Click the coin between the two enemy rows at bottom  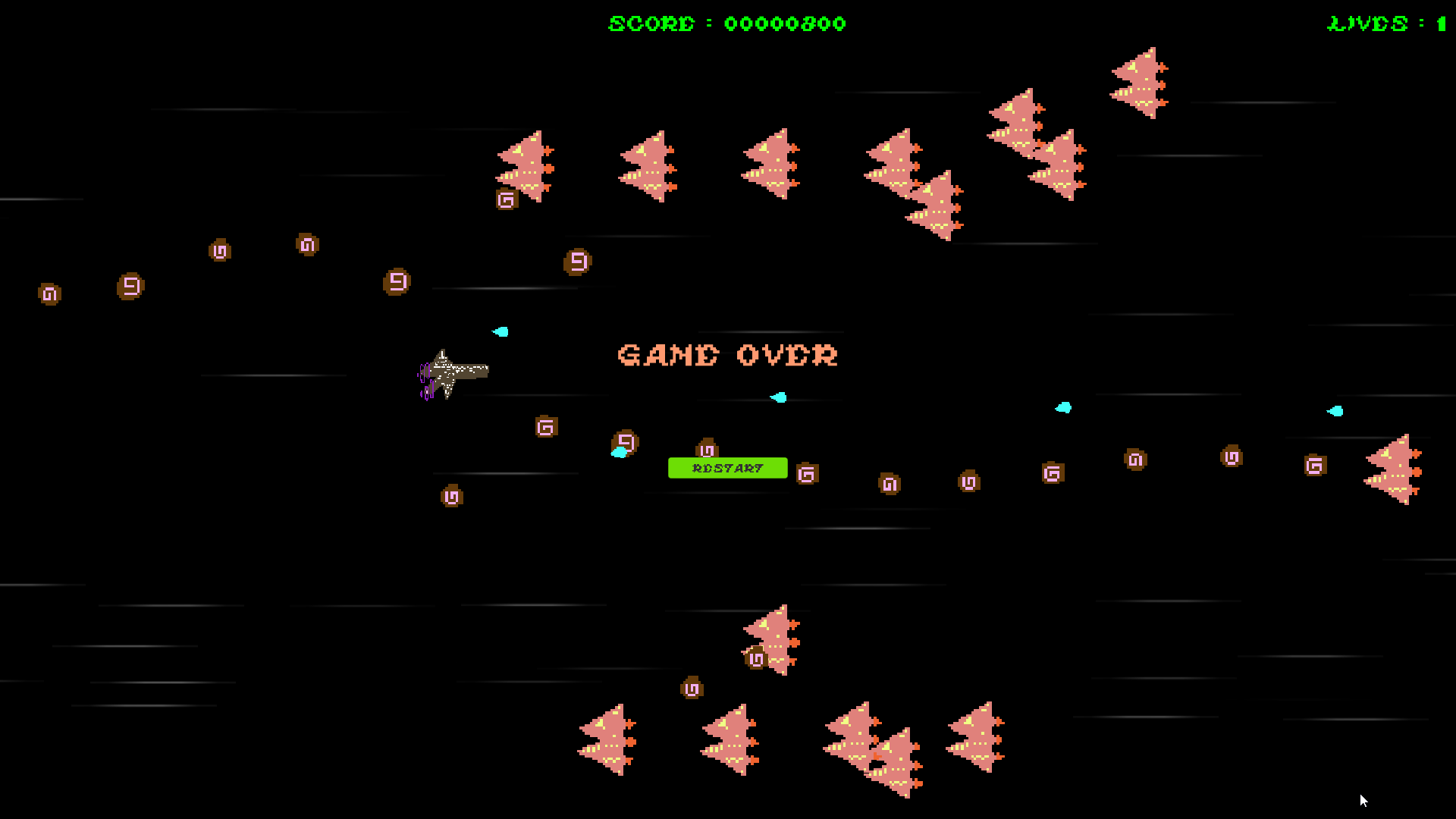click(x=690, y=689)
